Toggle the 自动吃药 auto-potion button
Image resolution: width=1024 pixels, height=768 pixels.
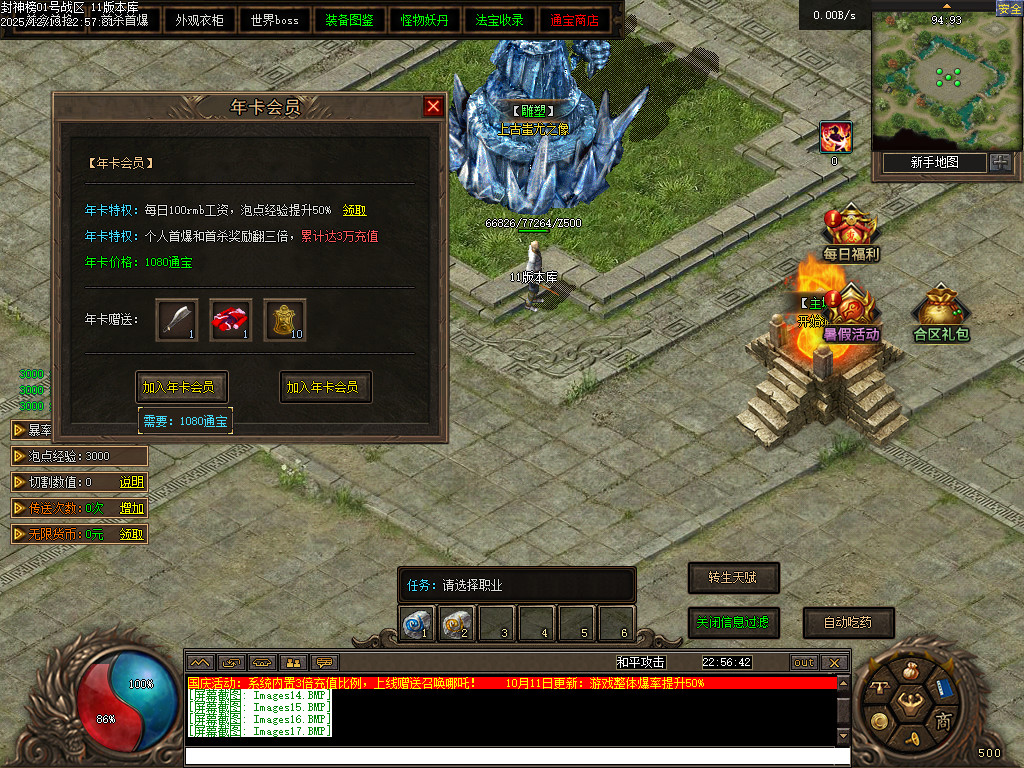848,623
